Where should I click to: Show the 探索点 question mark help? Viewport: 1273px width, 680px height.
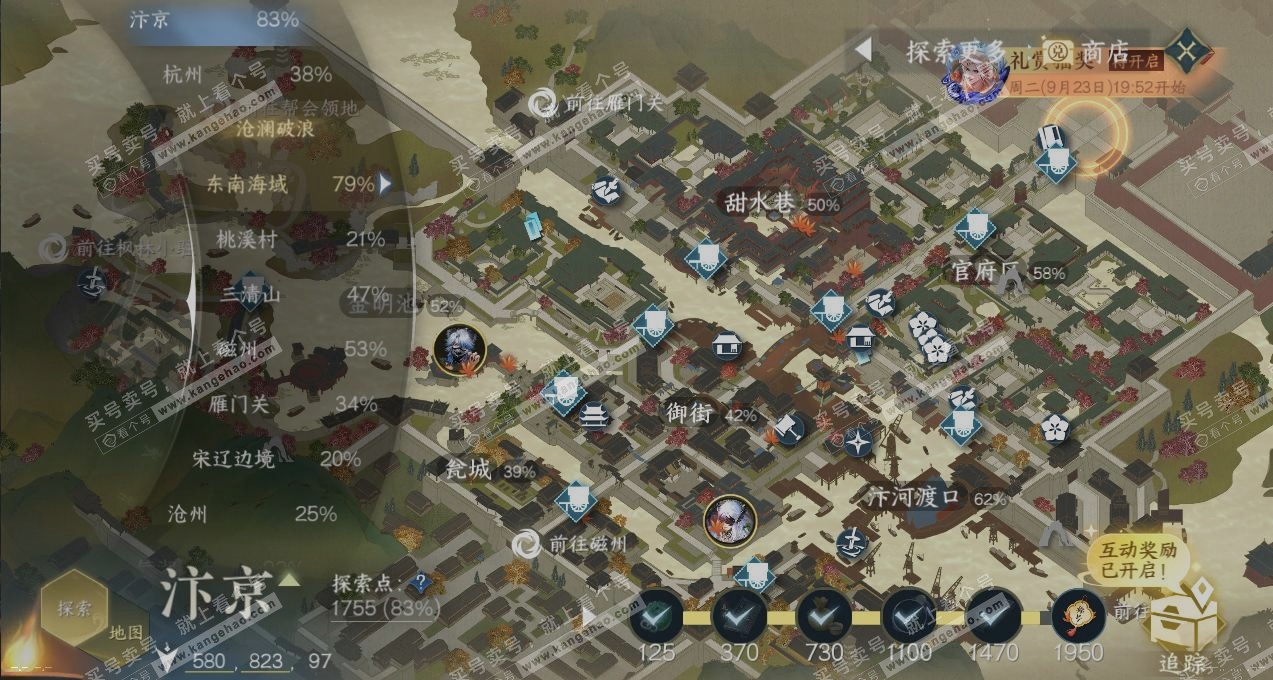pos(422,581)
